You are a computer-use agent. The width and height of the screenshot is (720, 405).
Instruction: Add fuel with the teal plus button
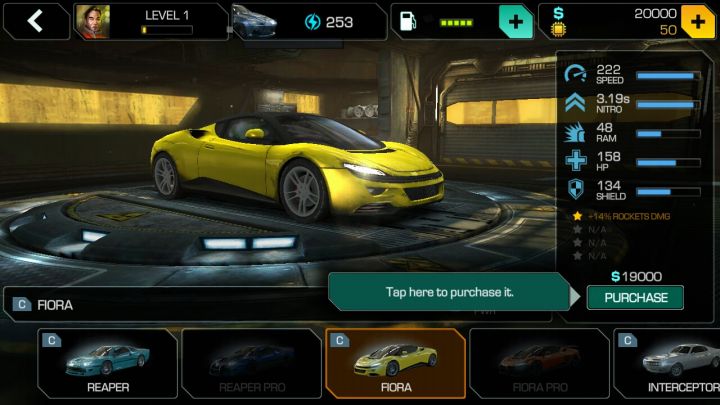(515, 21)
